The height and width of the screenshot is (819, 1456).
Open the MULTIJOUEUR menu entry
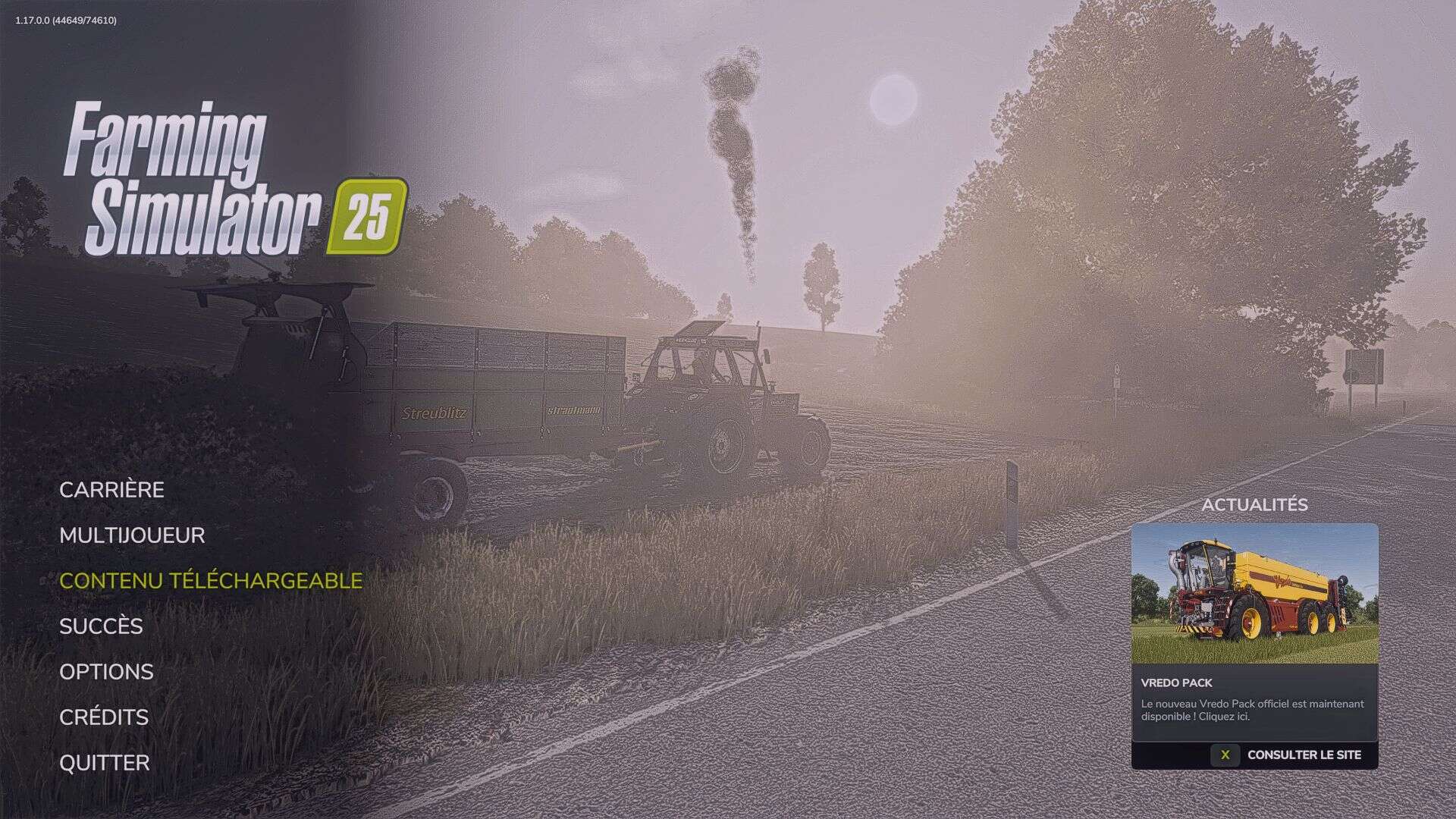[133, 535]
